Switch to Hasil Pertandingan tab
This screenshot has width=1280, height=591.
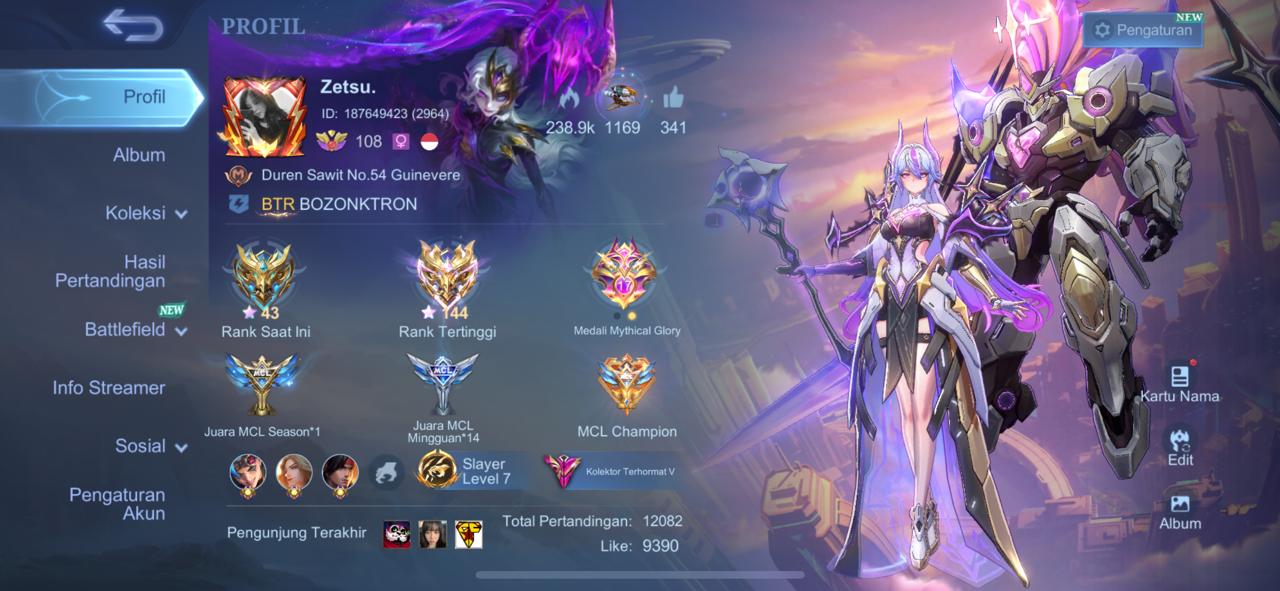(x=110, y=271)
